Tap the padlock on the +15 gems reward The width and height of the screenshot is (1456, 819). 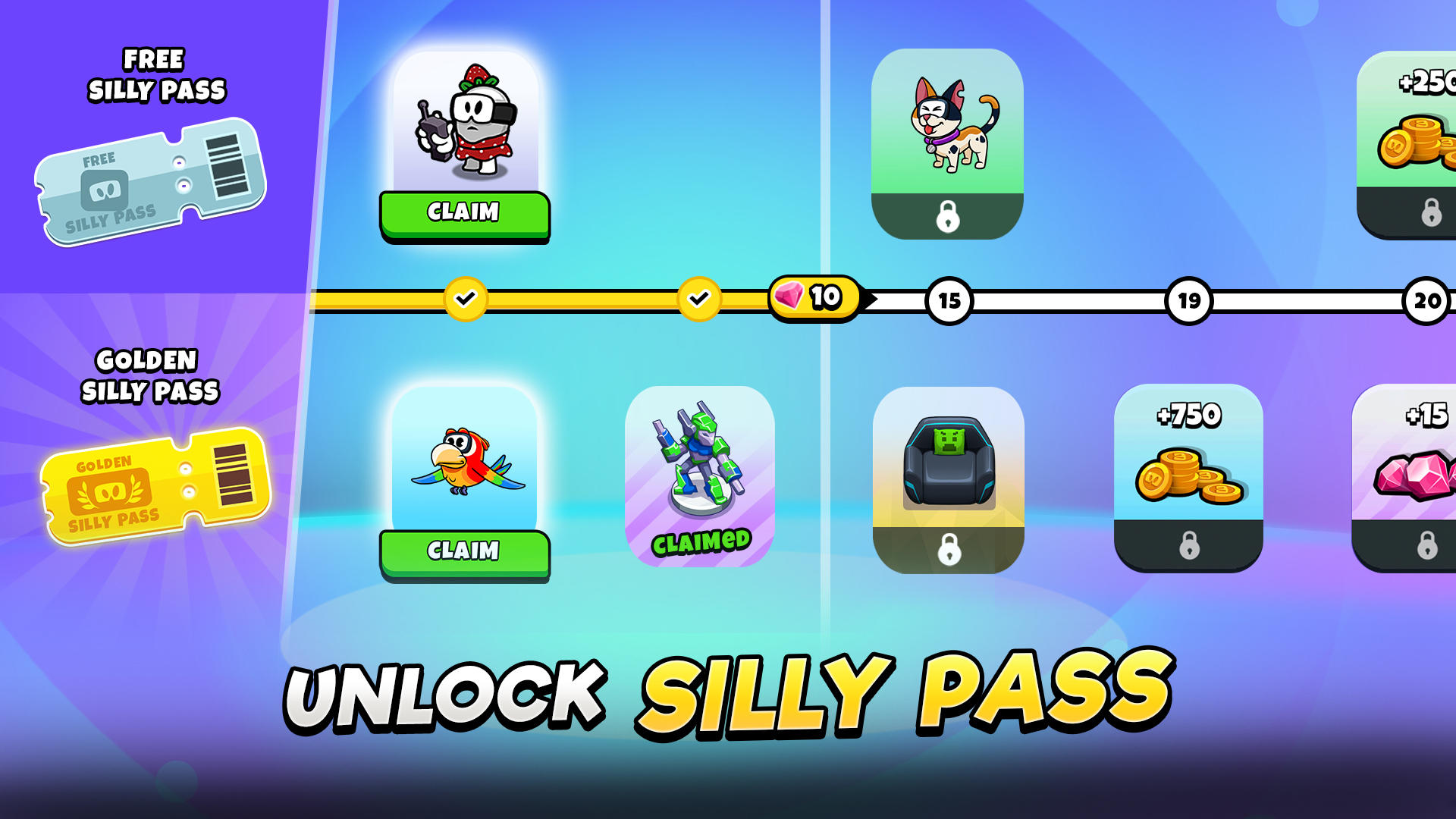1427,545
